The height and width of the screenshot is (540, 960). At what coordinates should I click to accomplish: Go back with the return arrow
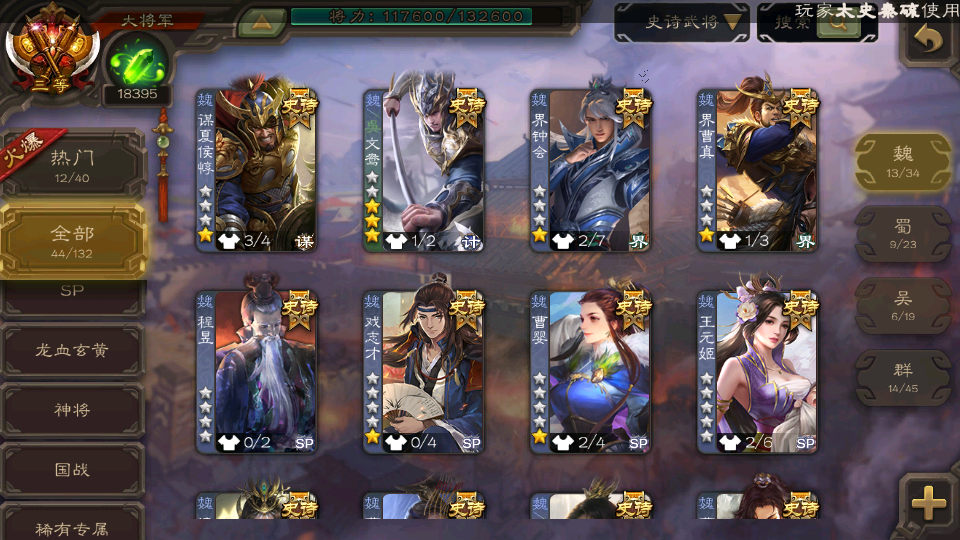(928, 40)
